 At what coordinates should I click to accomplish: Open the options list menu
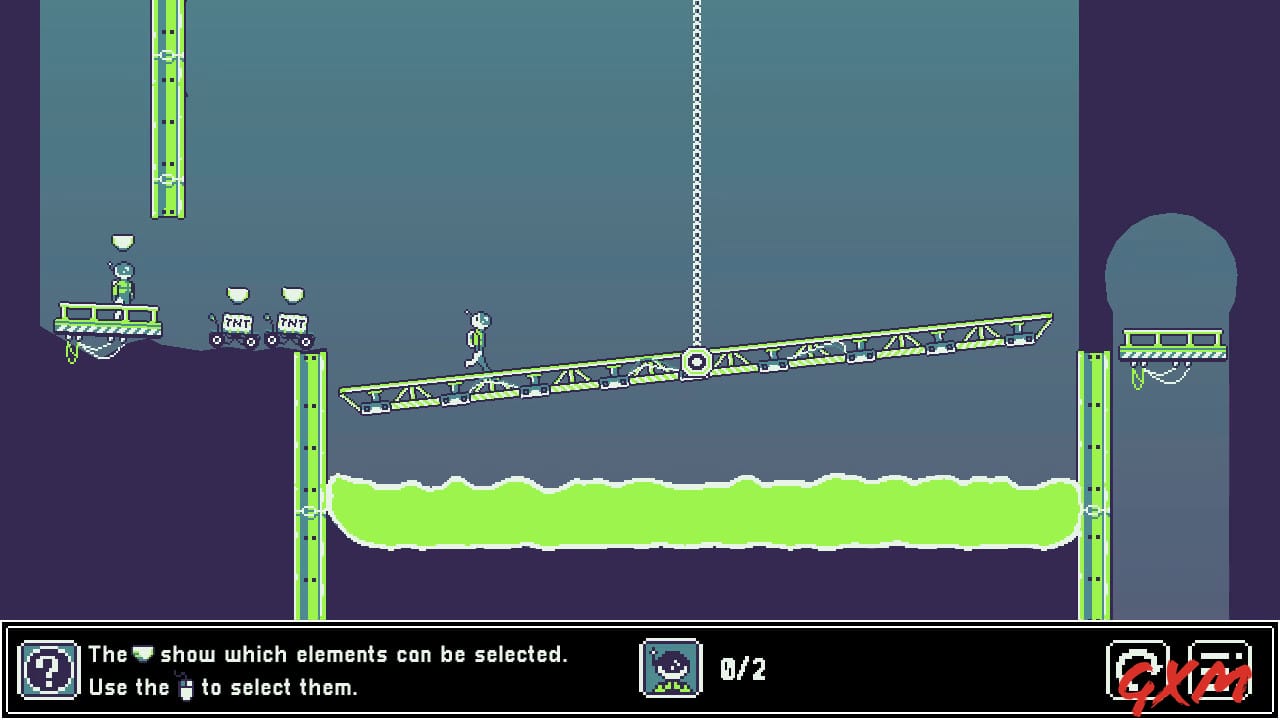(x=1218, y=667)
